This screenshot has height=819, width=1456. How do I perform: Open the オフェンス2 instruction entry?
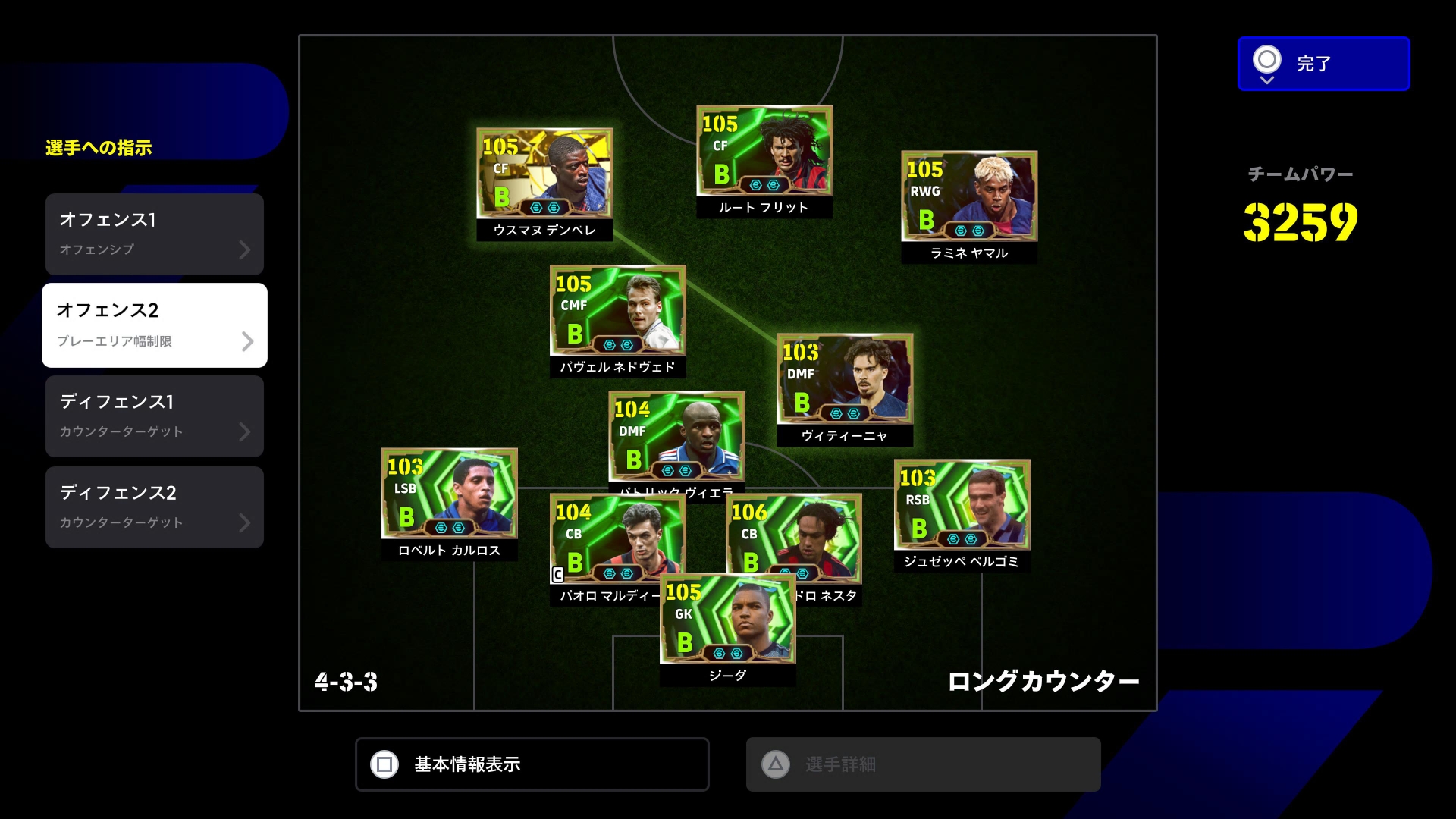(x=155, y=325)
